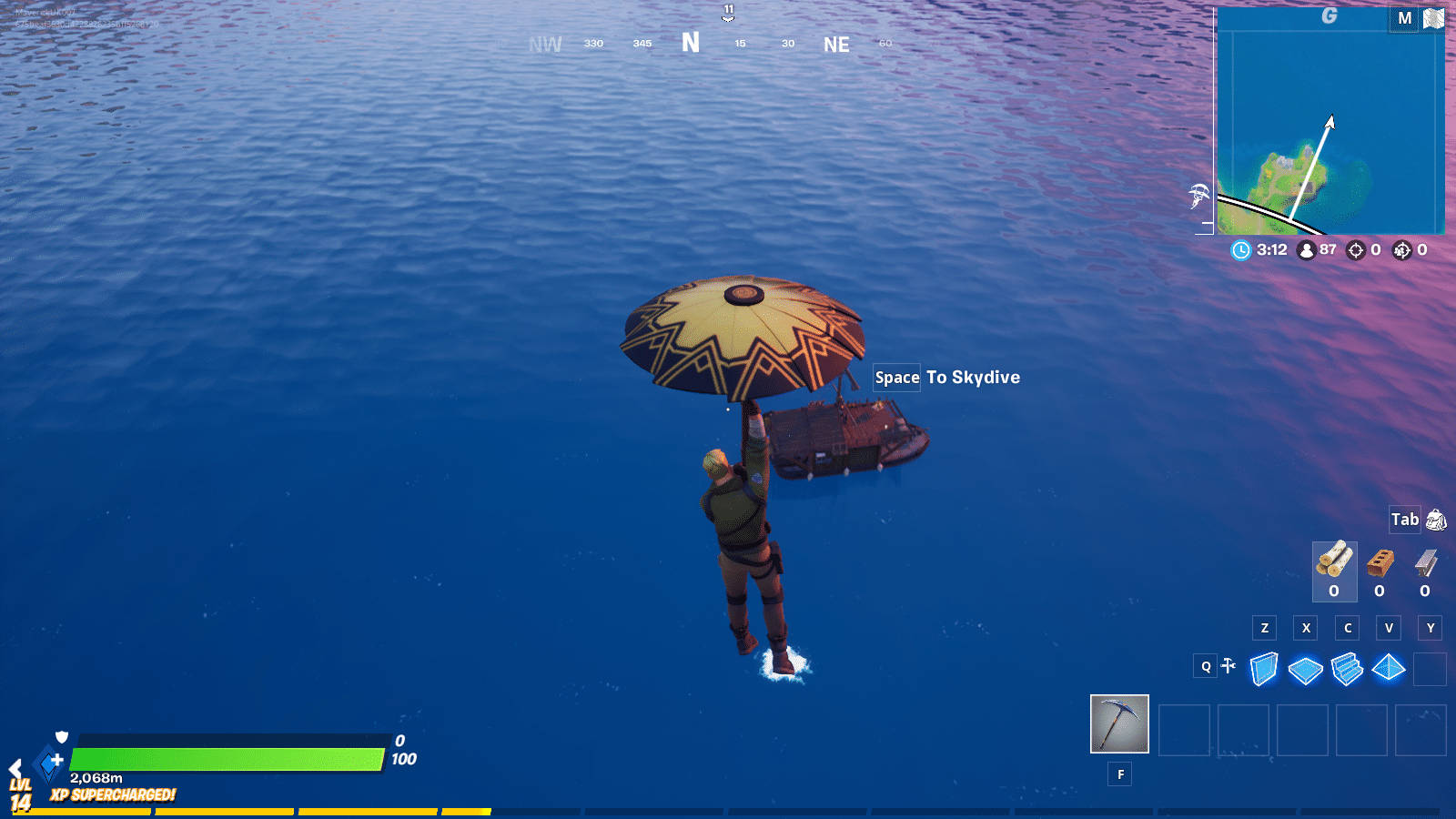
Task: Select the stairs building piece
Action: (x=1347, y=669)
